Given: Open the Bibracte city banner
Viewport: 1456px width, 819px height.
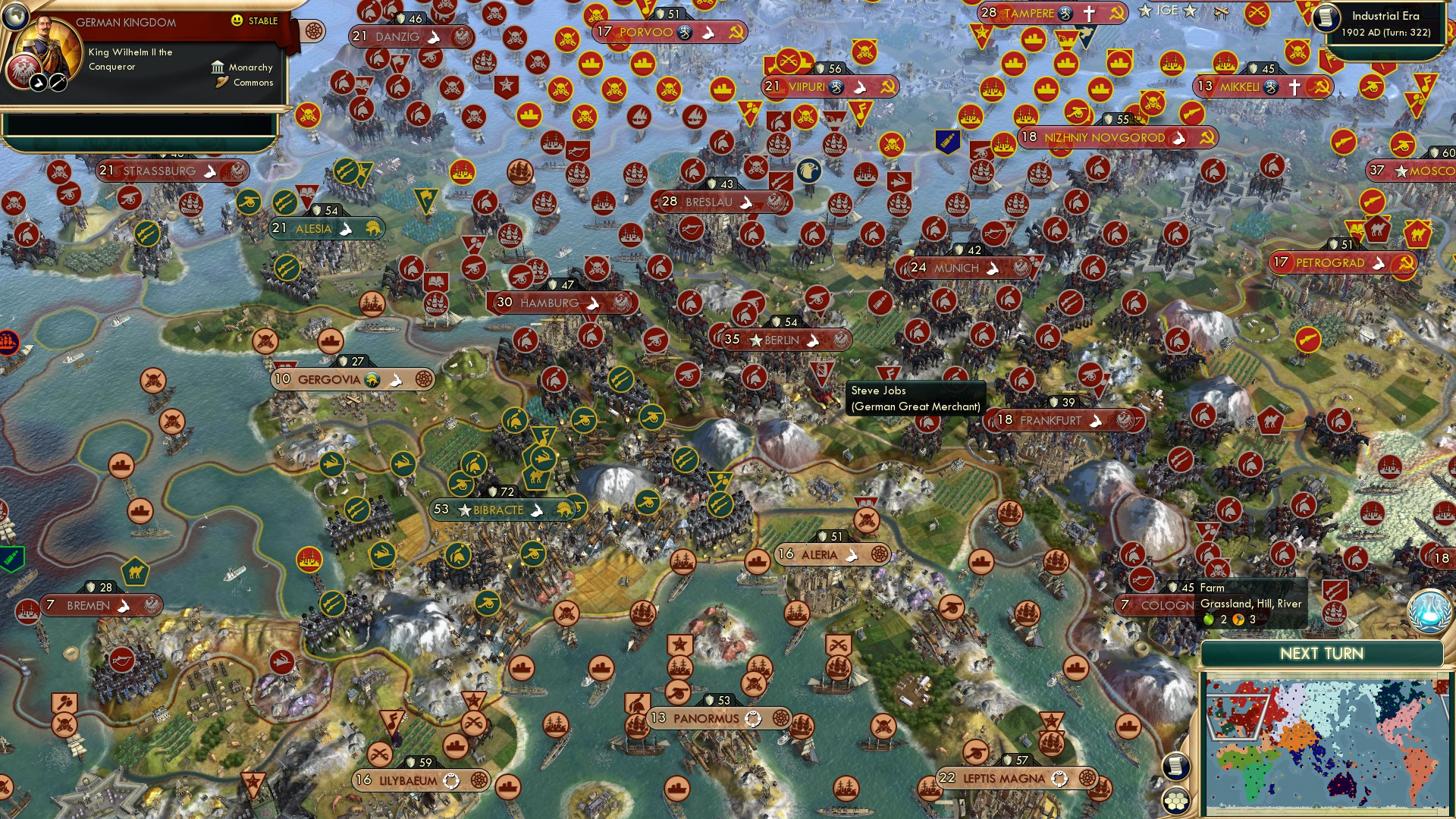Looking at the screenshot, I should (x=498, y=510).
